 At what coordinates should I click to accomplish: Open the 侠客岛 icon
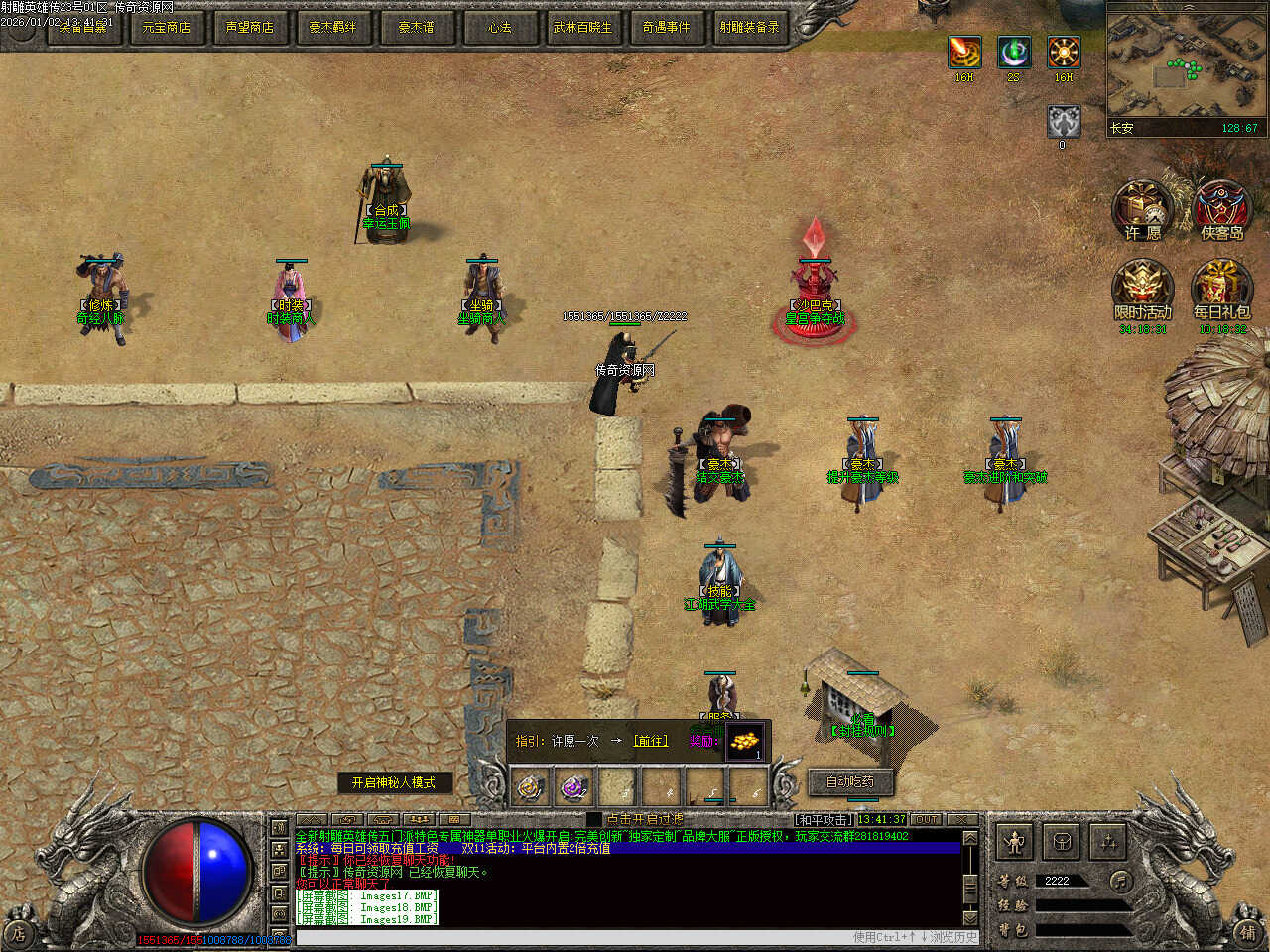tap(1221, 210)
